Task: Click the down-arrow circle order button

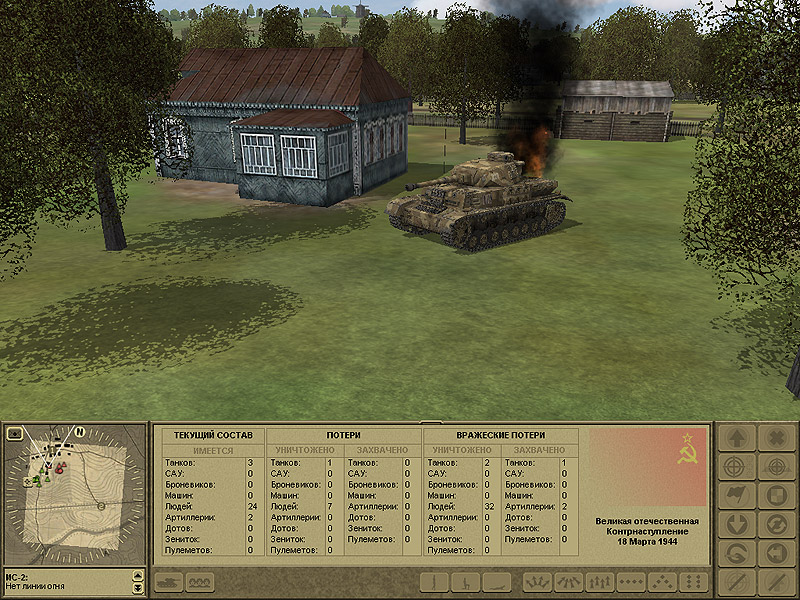Action: [x=737, y=524]
